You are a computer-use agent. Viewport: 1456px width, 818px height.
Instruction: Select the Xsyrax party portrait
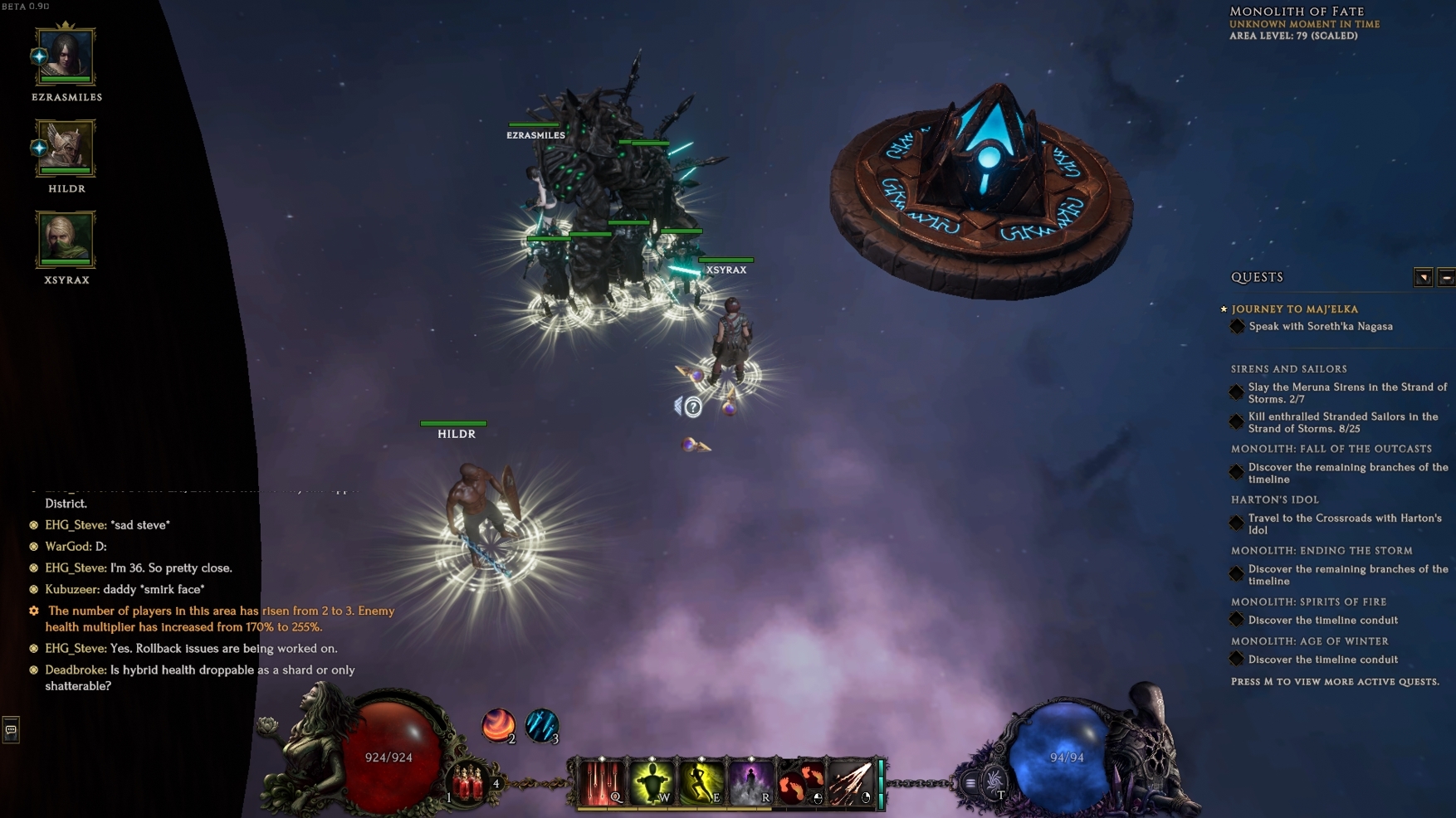tap(66, 239)
